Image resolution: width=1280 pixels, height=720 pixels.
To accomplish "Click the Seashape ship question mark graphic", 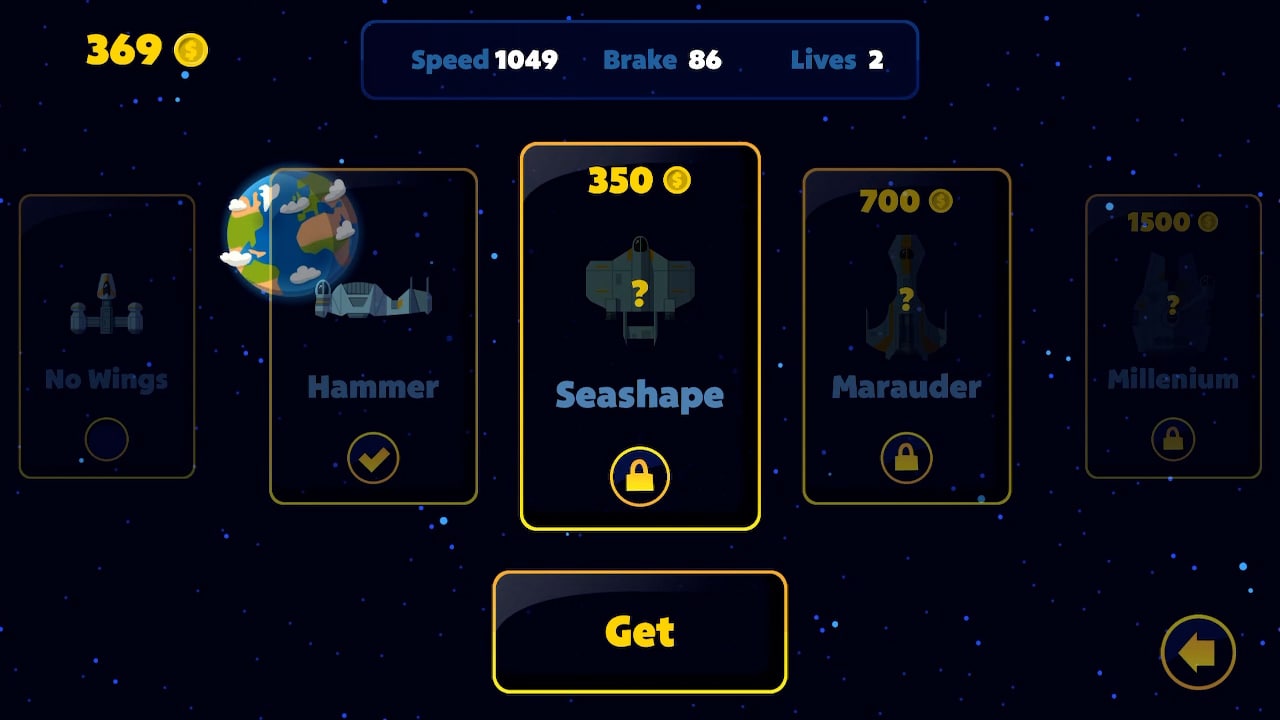I will click(x=640, y=293).
